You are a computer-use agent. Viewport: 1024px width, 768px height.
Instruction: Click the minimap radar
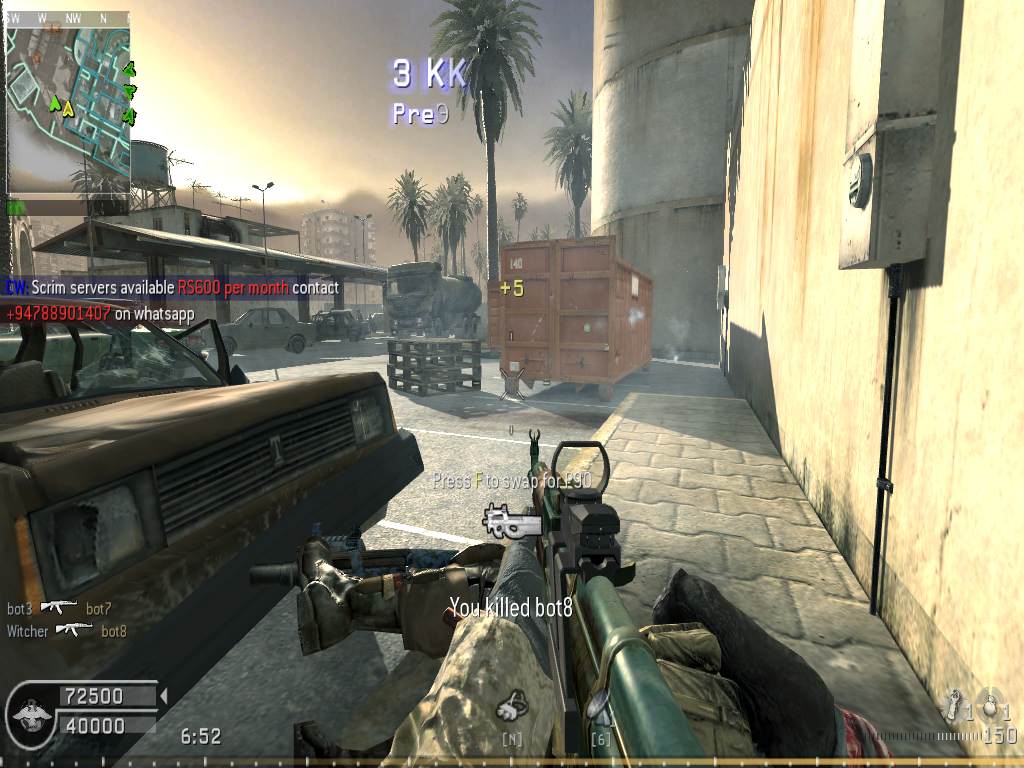tap(68, 105)
